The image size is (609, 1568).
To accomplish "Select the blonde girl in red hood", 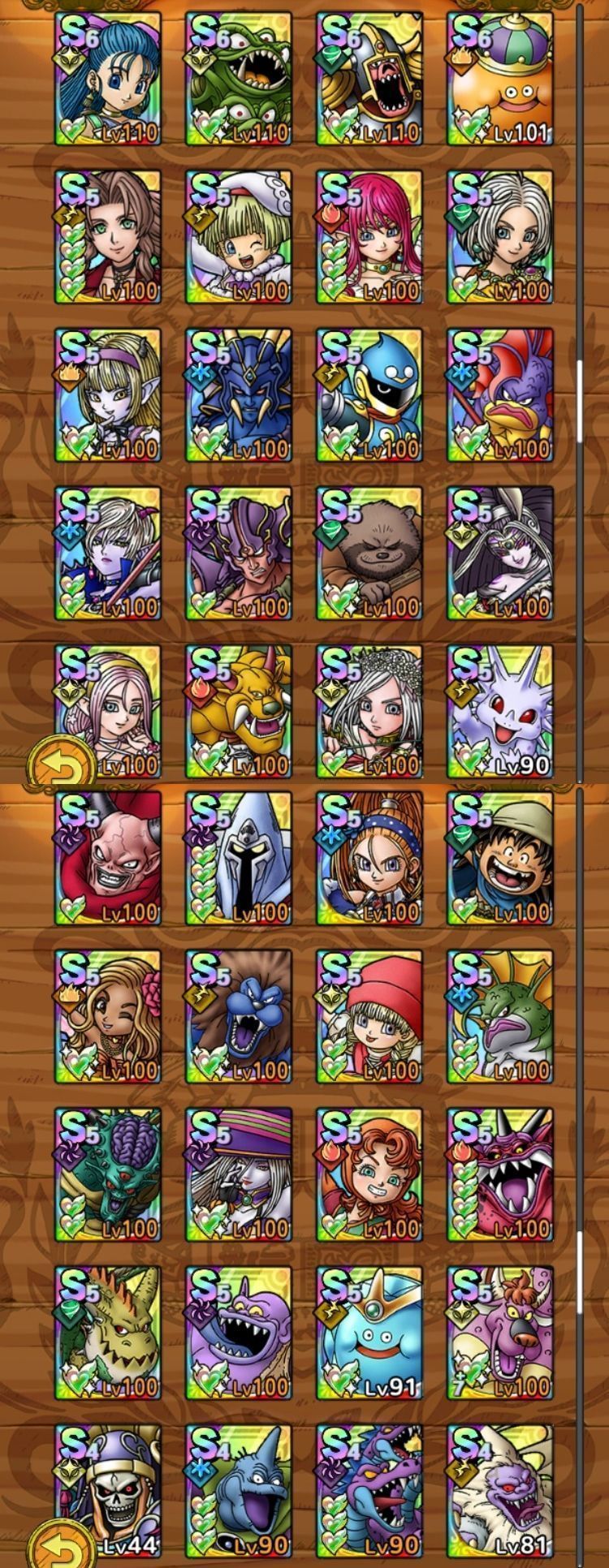I will [369, 1016].
